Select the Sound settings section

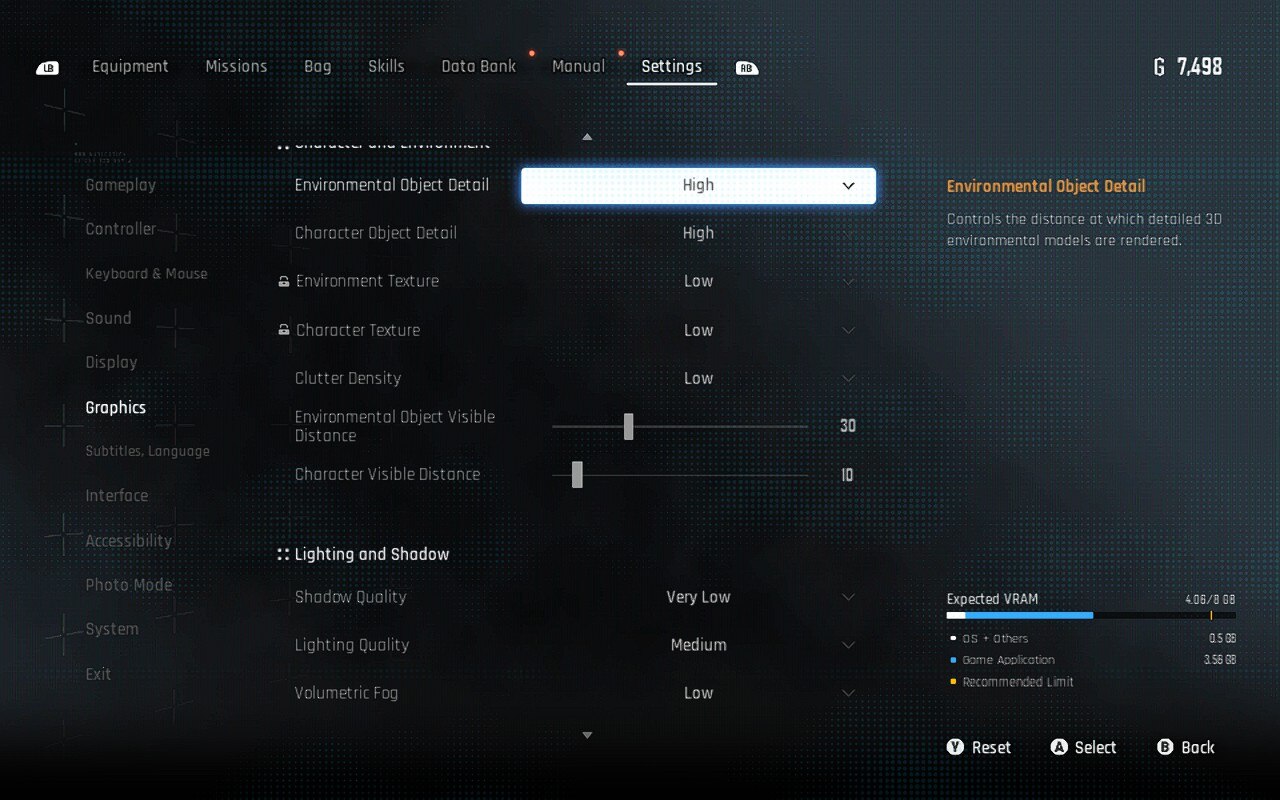point(108,318)
